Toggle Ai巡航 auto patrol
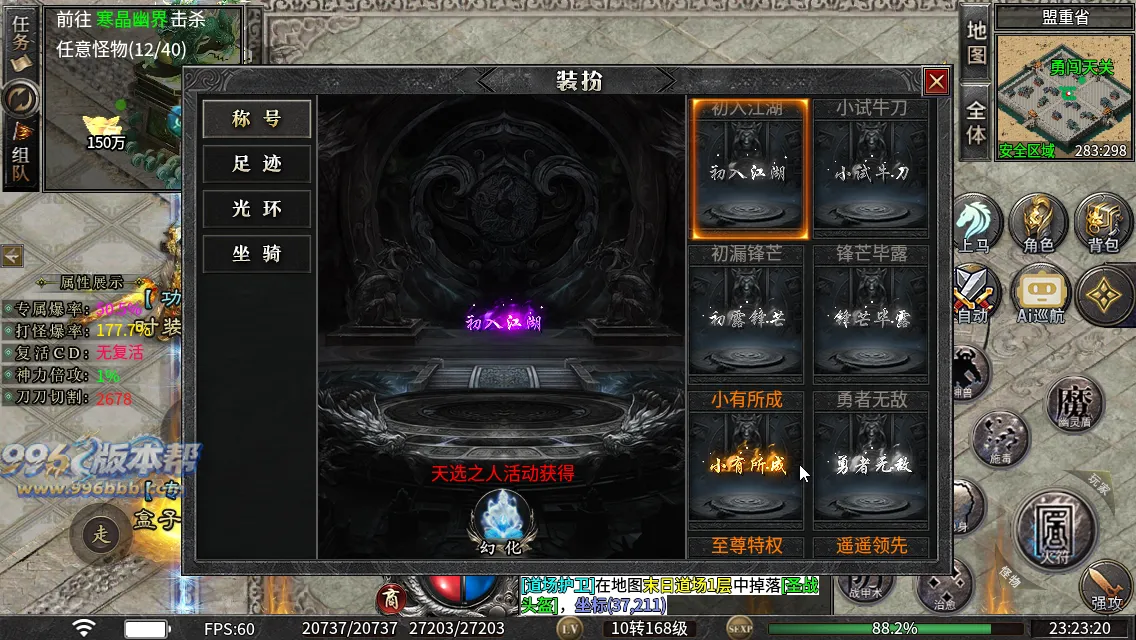The image size is (1136, 640). pyautogui.click(x=1039, y=296)
